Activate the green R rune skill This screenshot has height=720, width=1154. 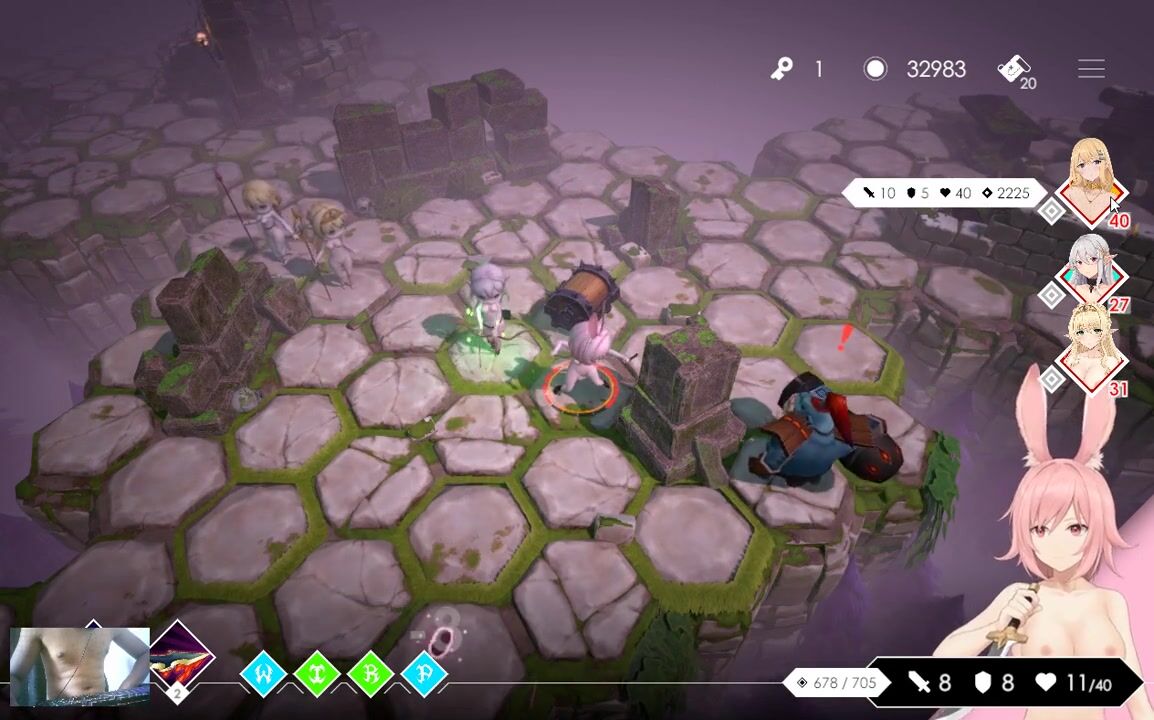click(370, 675)
